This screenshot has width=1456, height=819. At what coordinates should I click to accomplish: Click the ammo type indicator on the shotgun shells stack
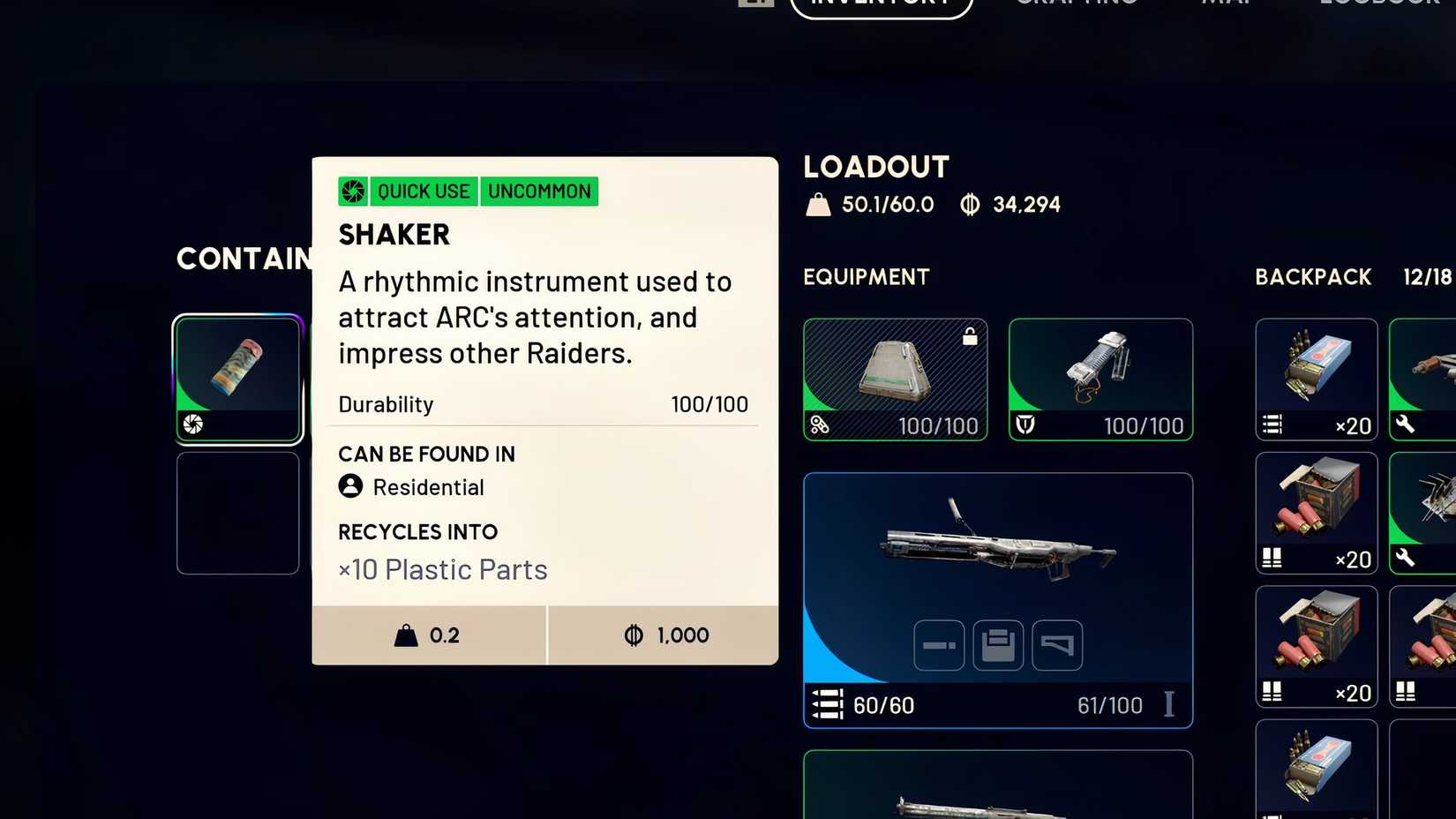(1271, 559)
